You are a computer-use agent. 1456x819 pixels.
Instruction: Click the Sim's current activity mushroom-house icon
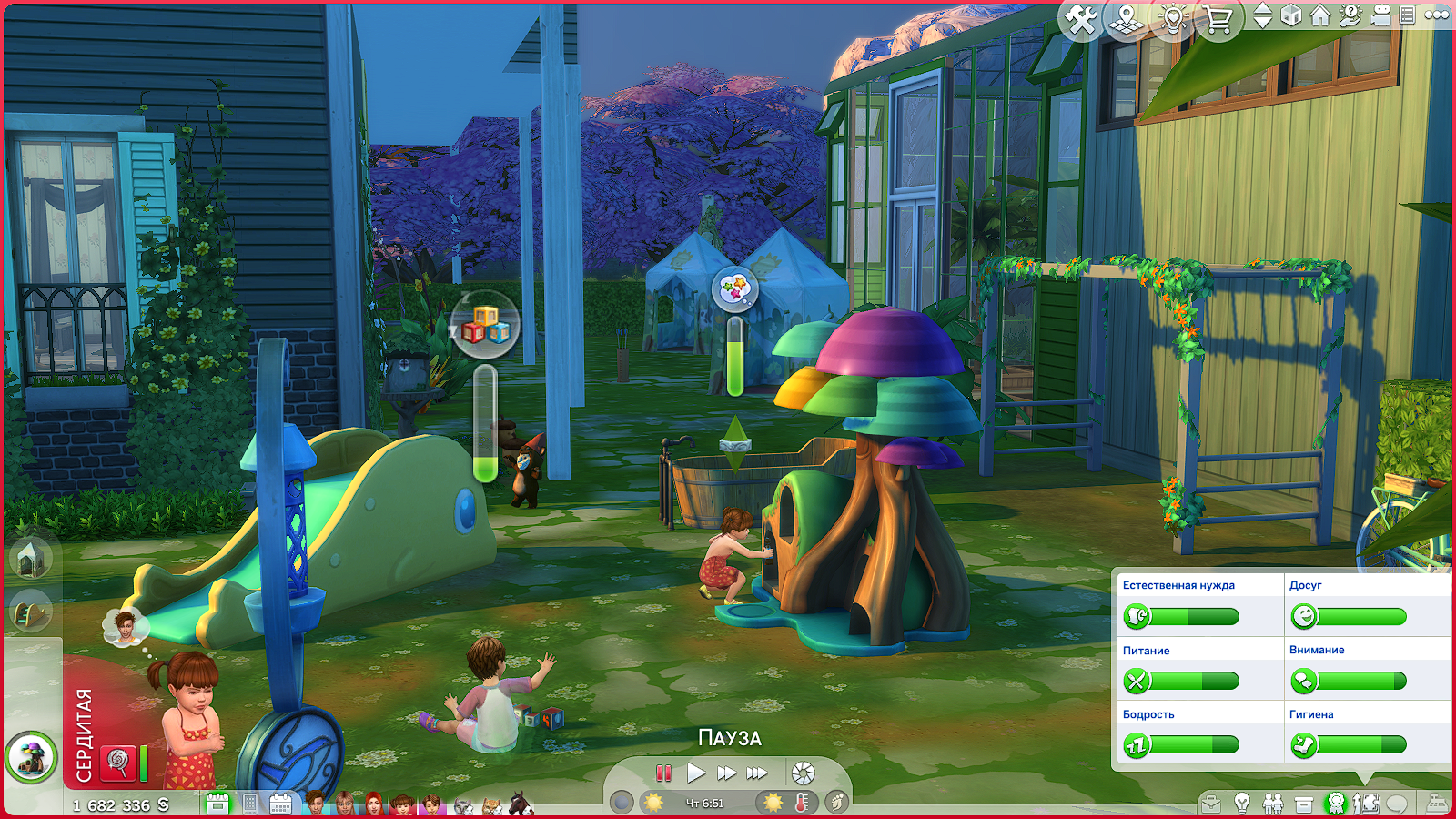[31, 757]
